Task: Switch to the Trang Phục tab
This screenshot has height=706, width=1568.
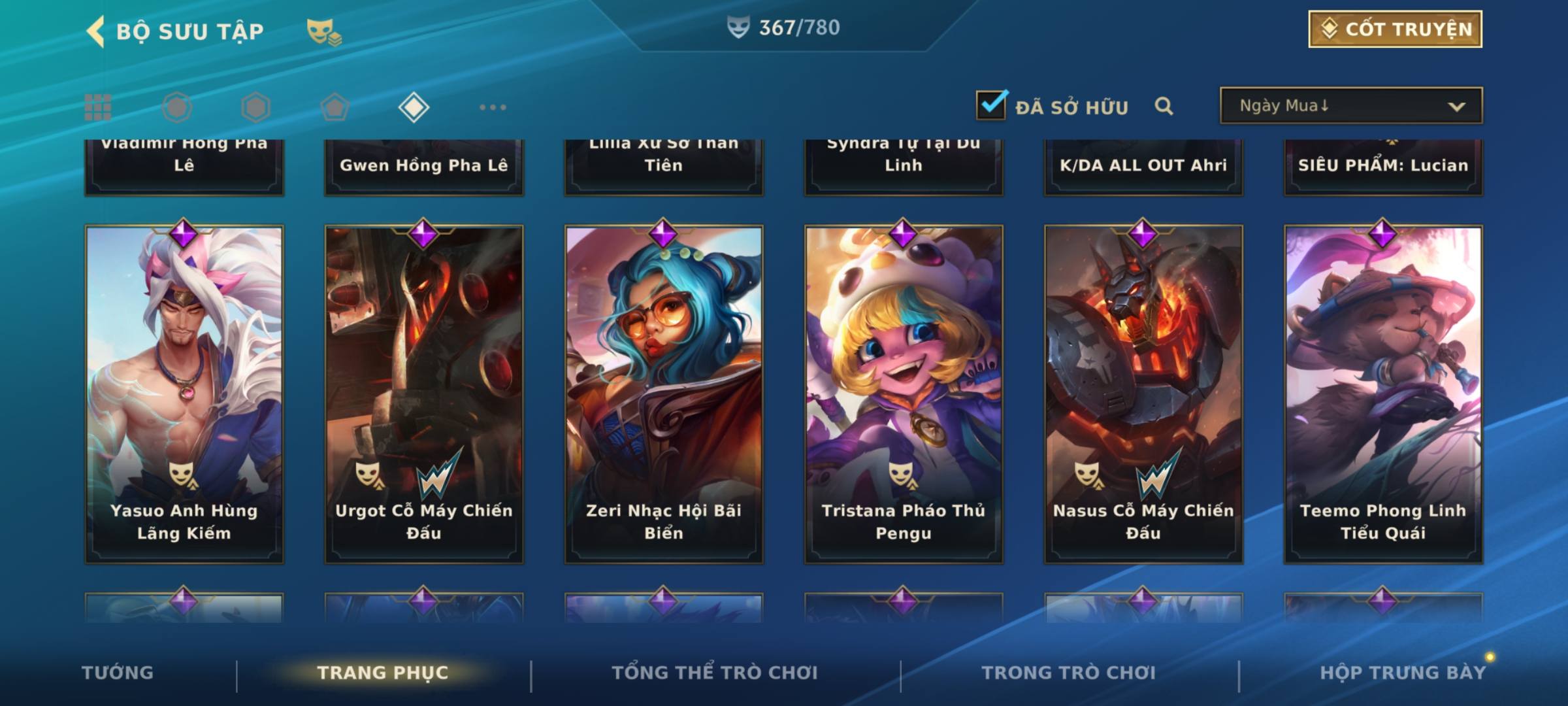Action: coord(383,673)
